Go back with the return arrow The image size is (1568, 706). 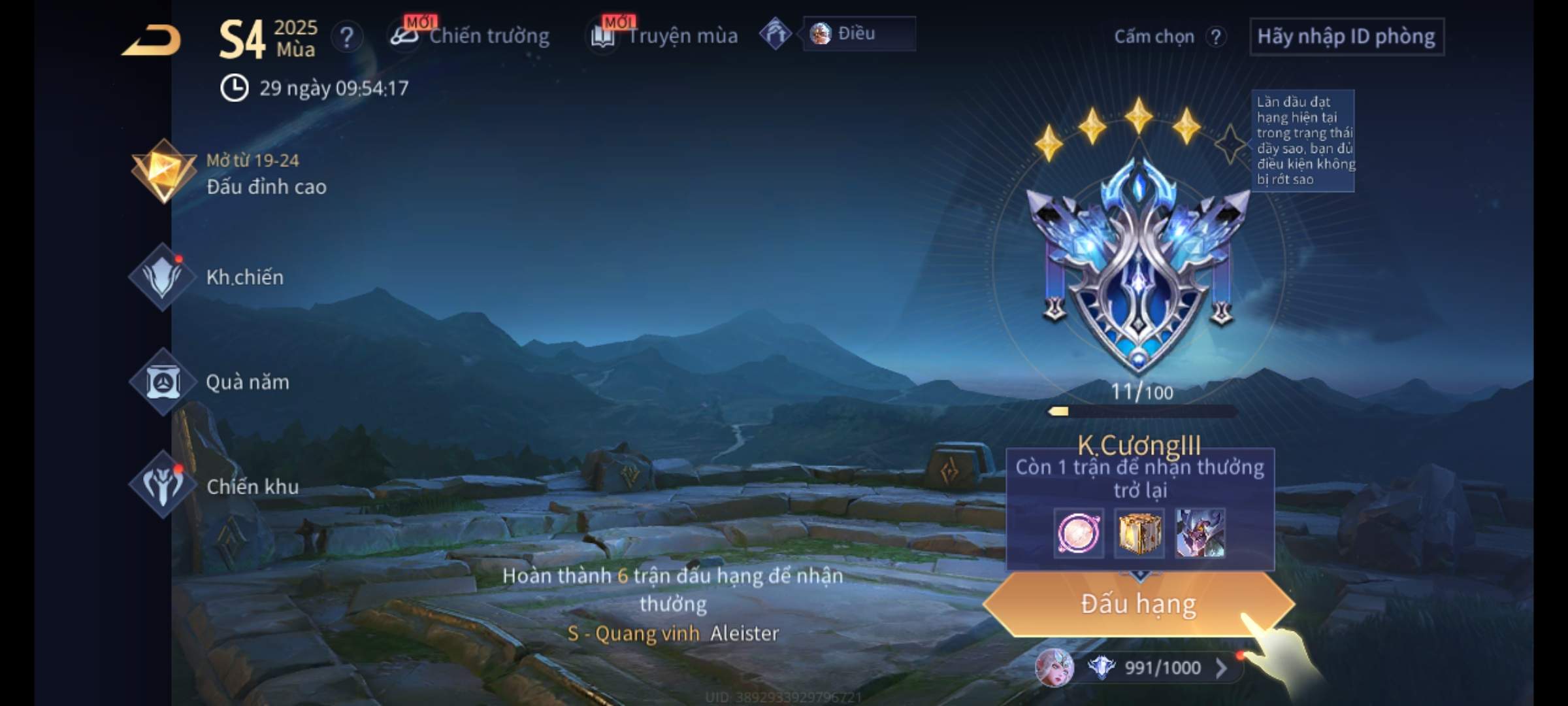(x=152, y=41)
